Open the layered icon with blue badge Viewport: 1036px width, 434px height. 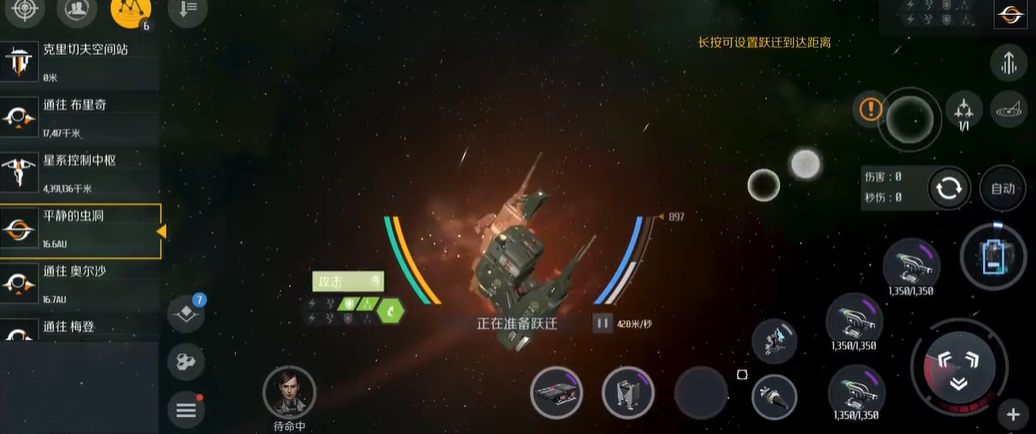186,313
